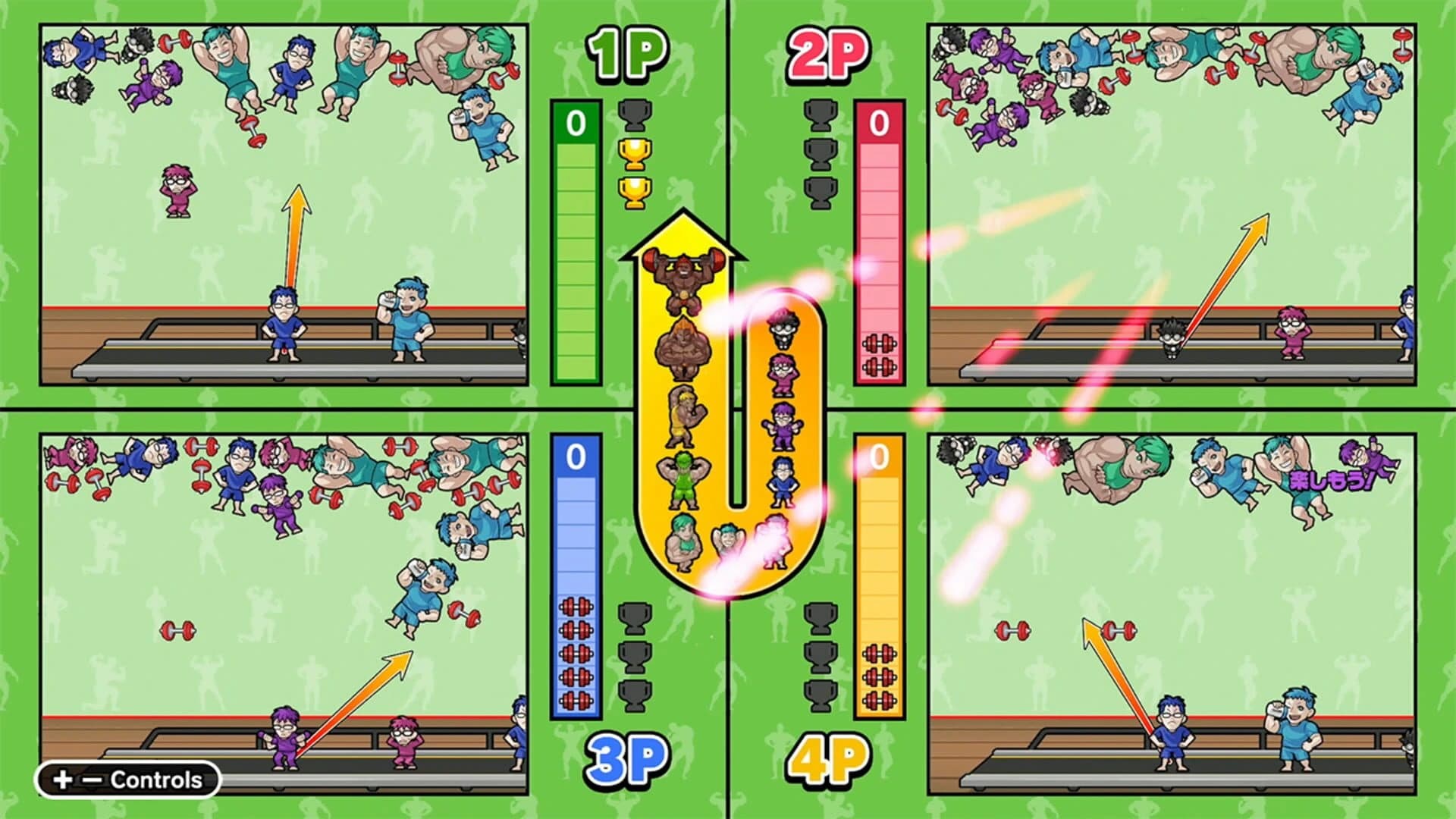Click the 0 score on the red 2P meter
This screenshot has height=819, width=1456.
pos(878,121)
